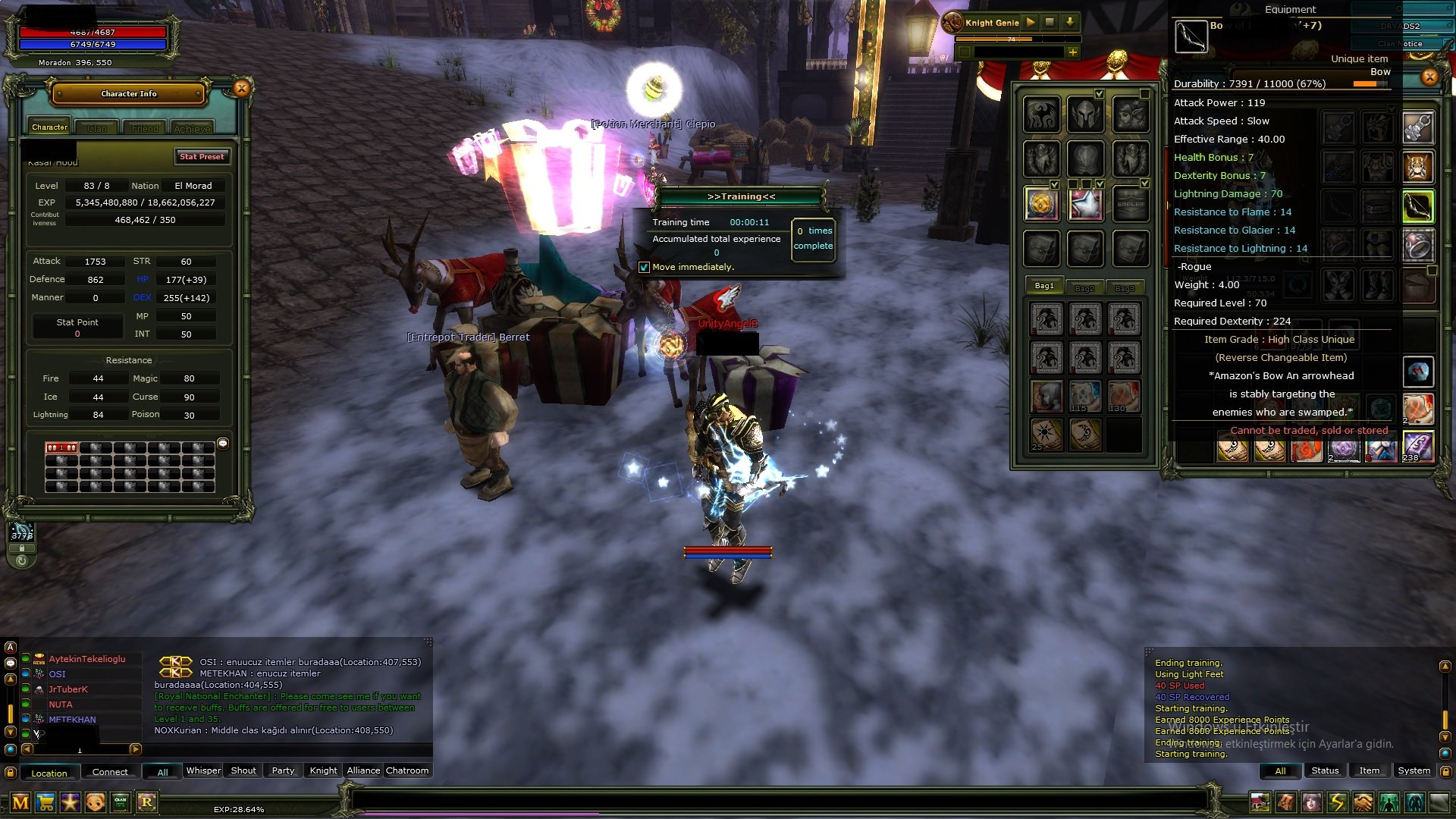Switch to the Achieve tab
This screenshot has height=819, width=1456.
point(192,128)
